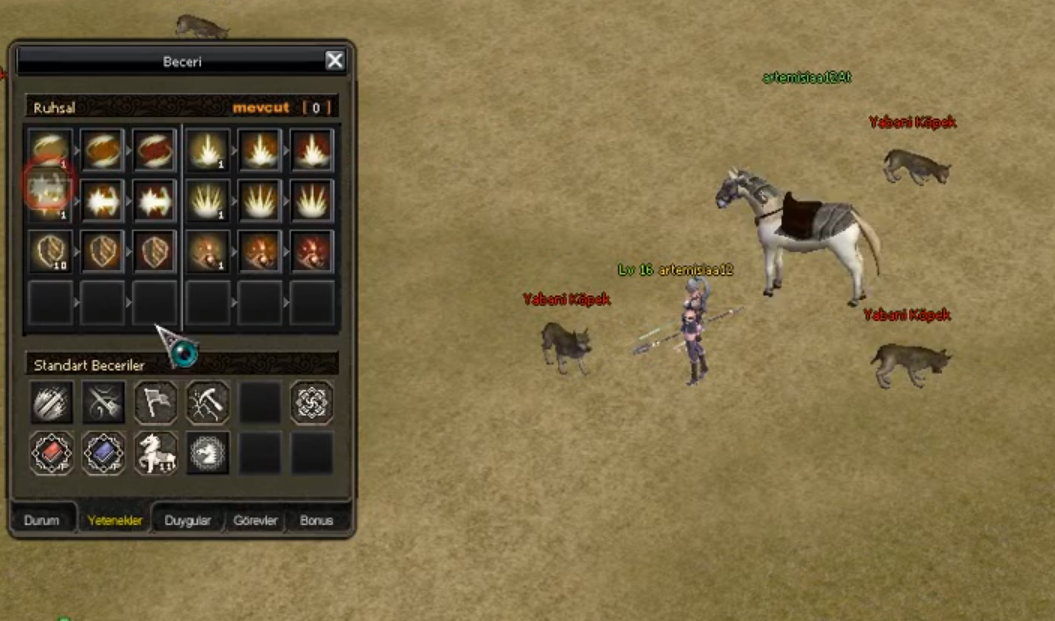
Task: Go to the Bonus tab
Action: [317, 521]
